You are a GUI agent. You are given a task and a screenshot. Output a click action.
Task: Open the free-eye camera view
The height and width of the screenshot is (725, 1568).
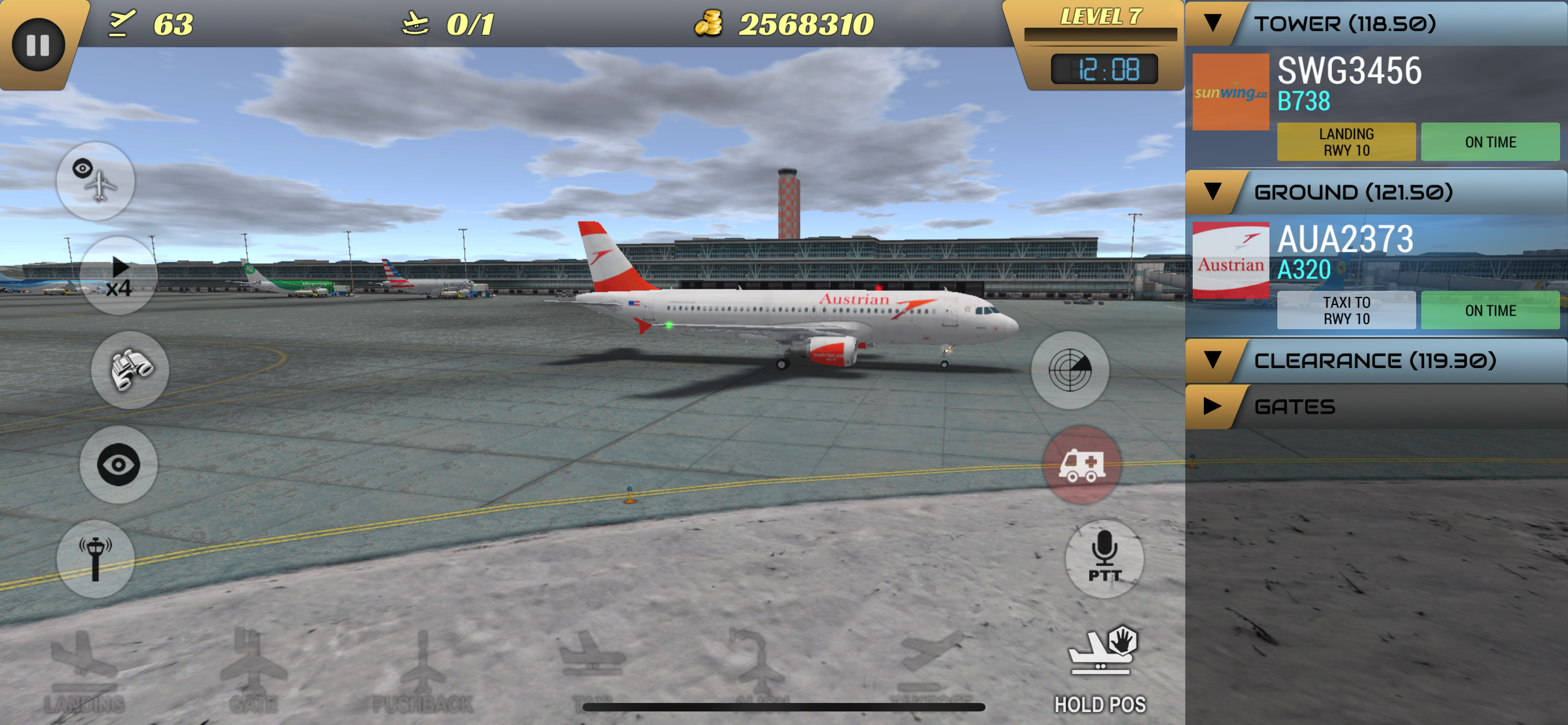(x=119, y=465)
